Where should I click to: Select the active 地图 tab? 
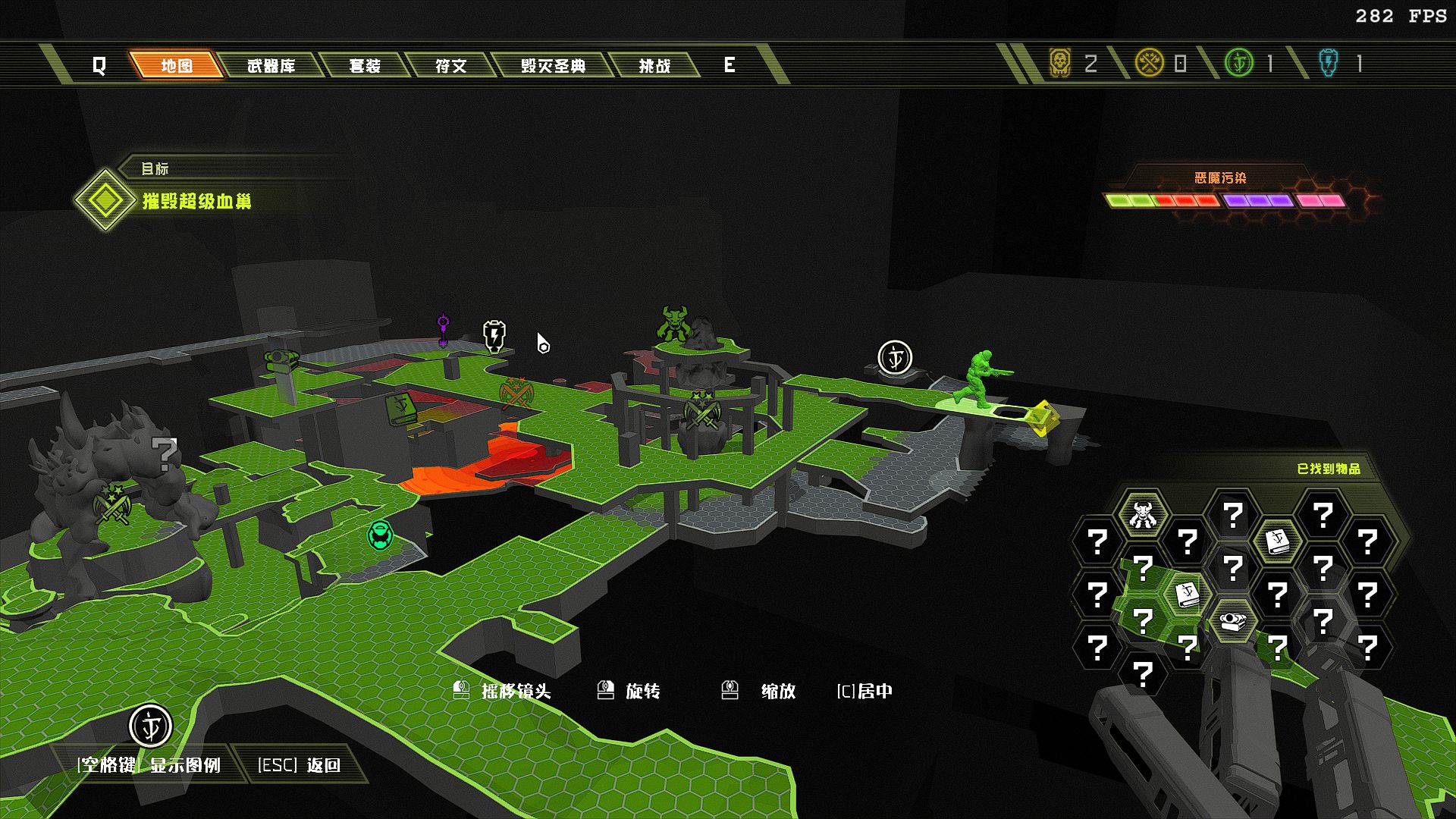click(x=177, y=66)
